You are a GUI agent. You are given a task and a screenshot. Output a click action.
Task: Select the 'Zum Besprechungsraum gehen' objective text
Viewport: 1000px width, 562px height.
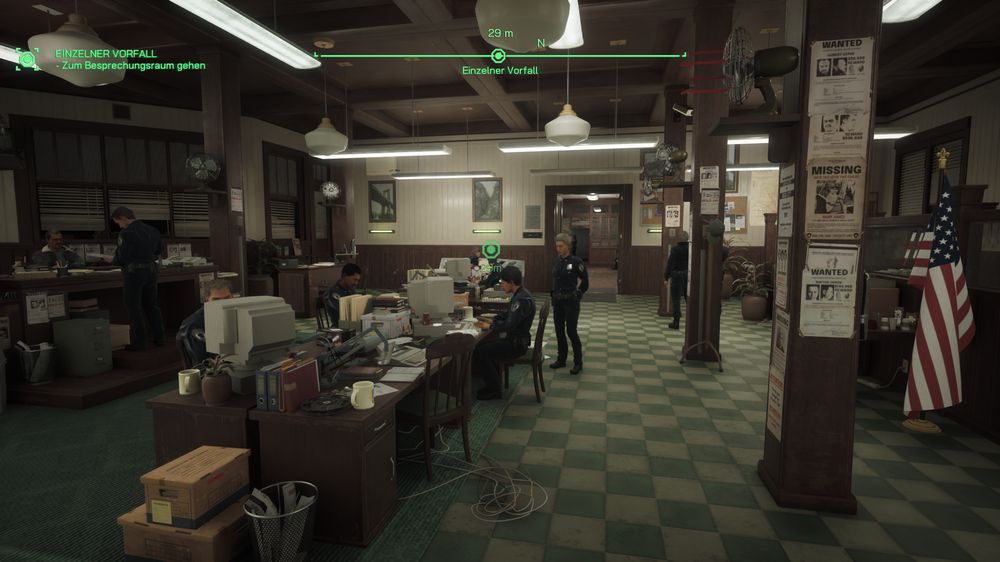pyautogui.click(x=133, y=66)
